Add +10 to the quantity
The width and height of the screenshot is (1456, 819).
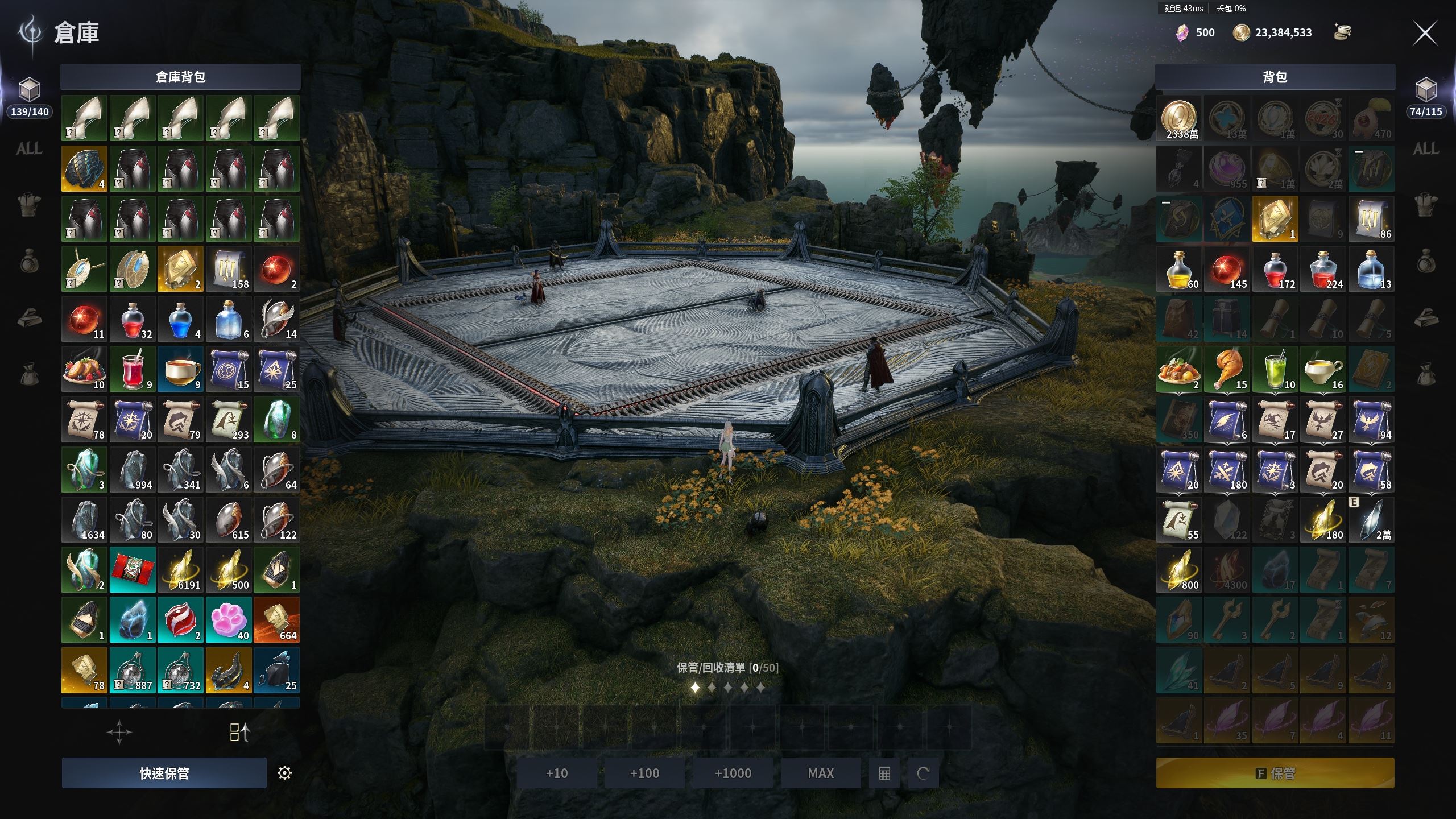click(557, 773)
